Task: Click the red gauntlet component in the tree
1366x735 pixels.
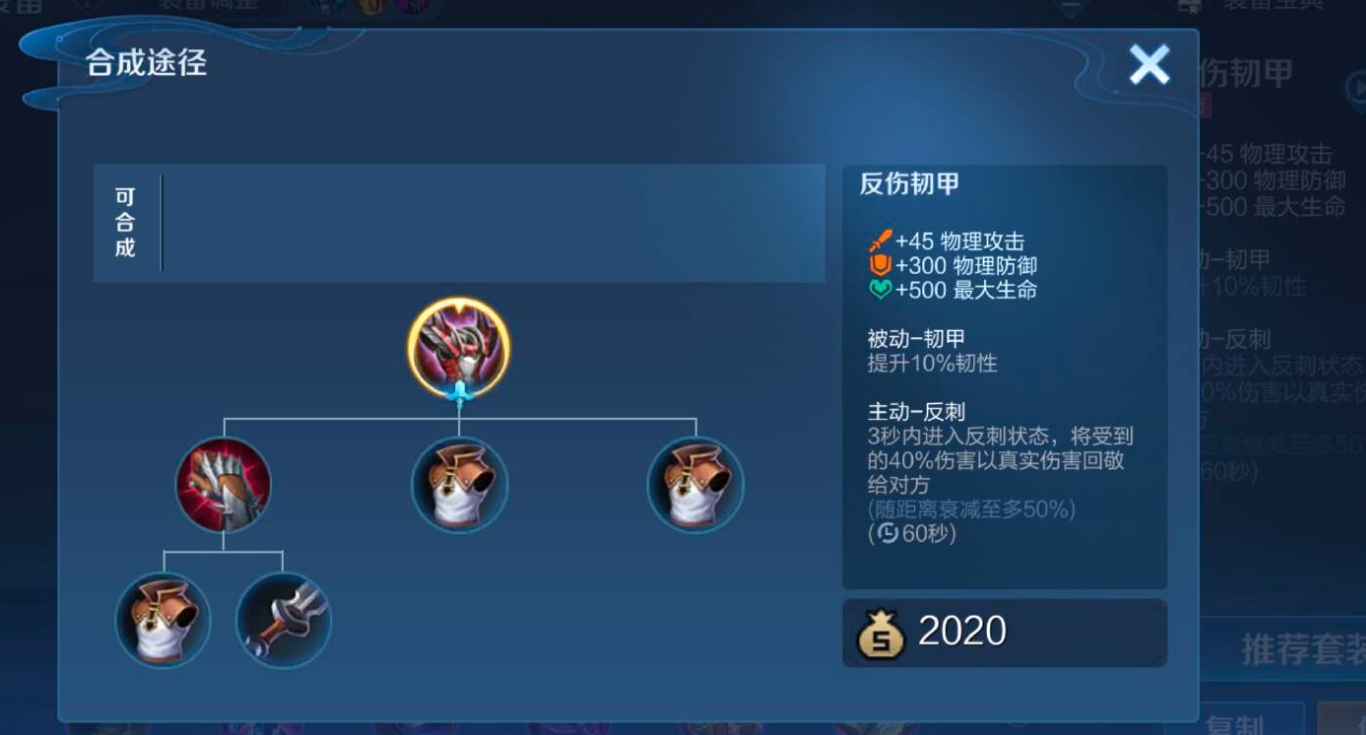Action: 225,484
